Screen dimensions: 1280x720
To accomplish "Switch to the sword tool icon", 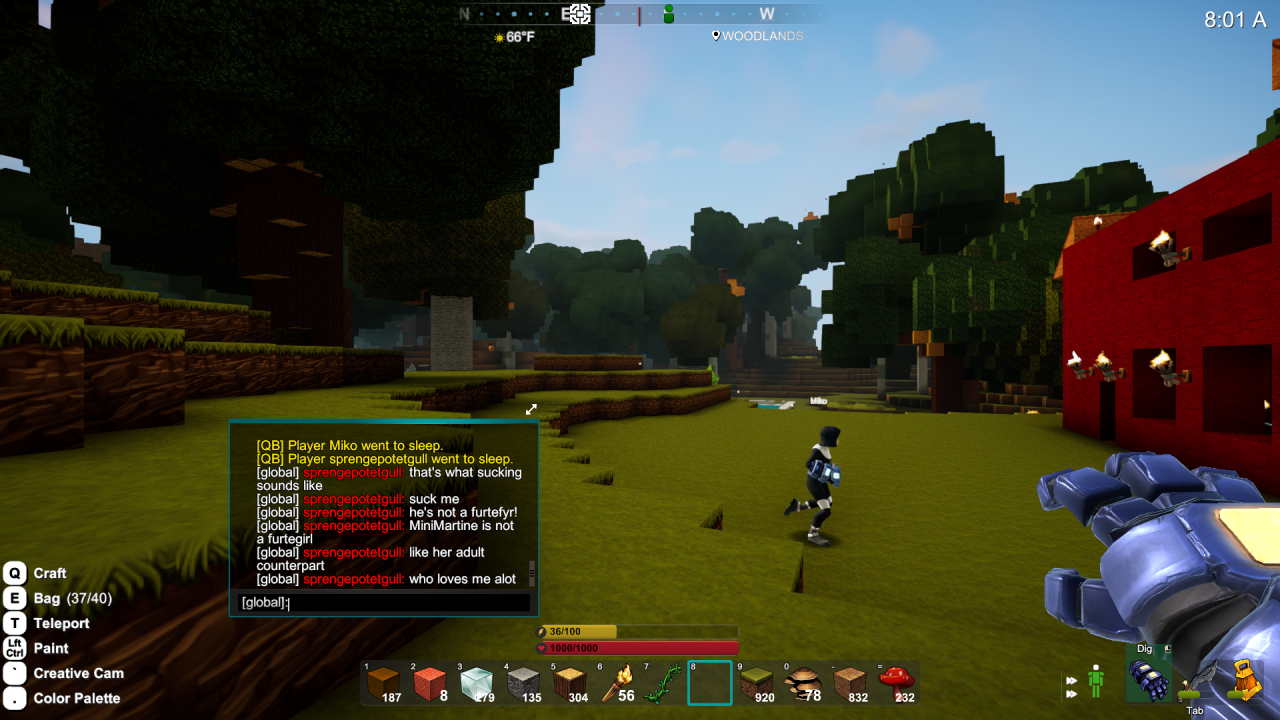I will click(1196, 682).
